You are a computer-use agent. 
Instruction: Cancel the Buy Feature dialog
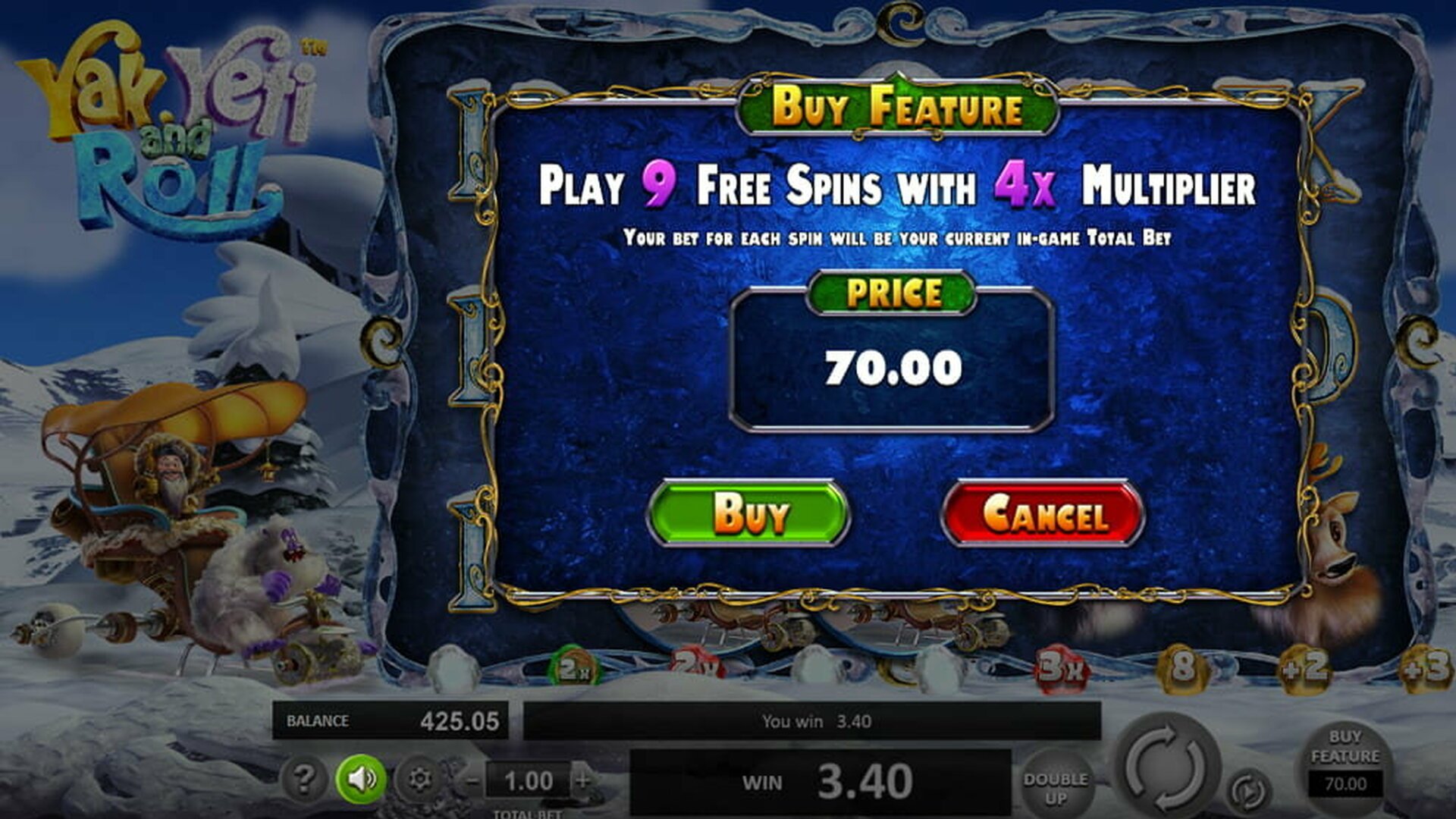1043,513
